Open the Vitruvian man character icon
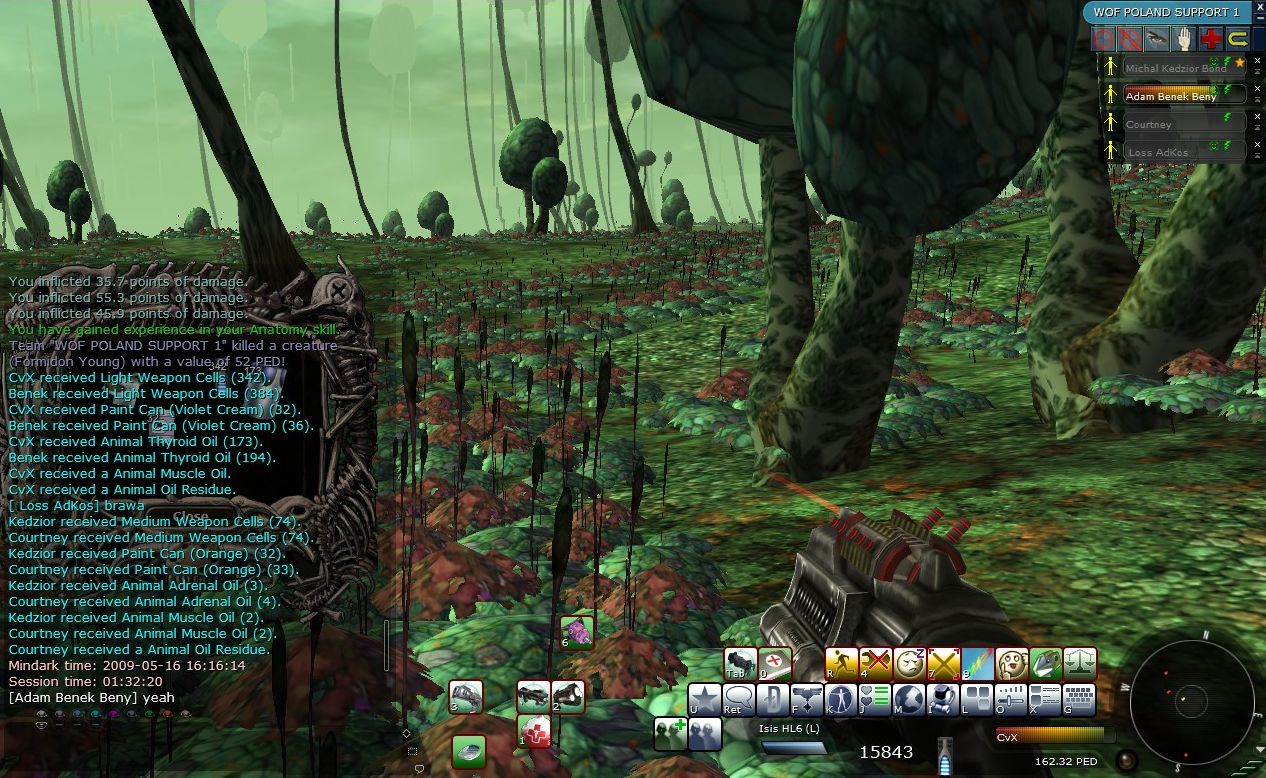1266x778 pixels. point(840,699)
